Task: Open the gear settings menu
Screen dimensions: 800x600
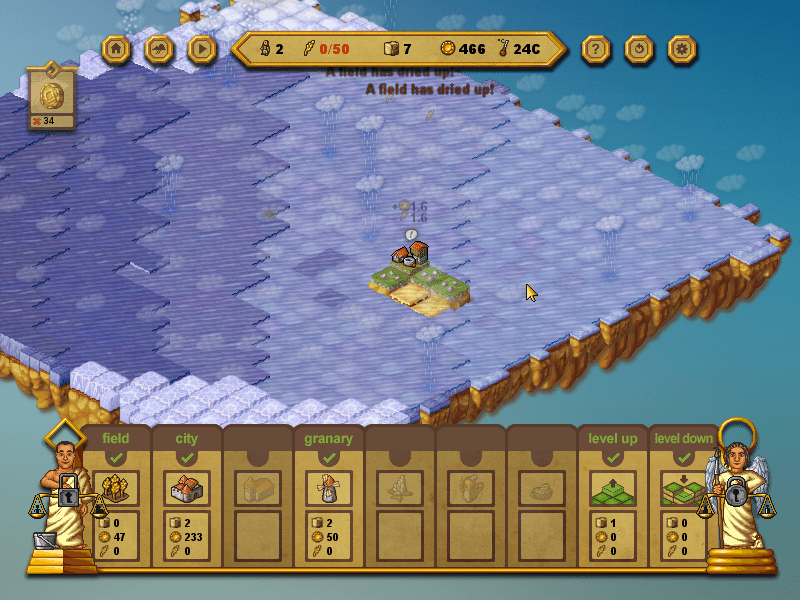Action: (682, 48)
